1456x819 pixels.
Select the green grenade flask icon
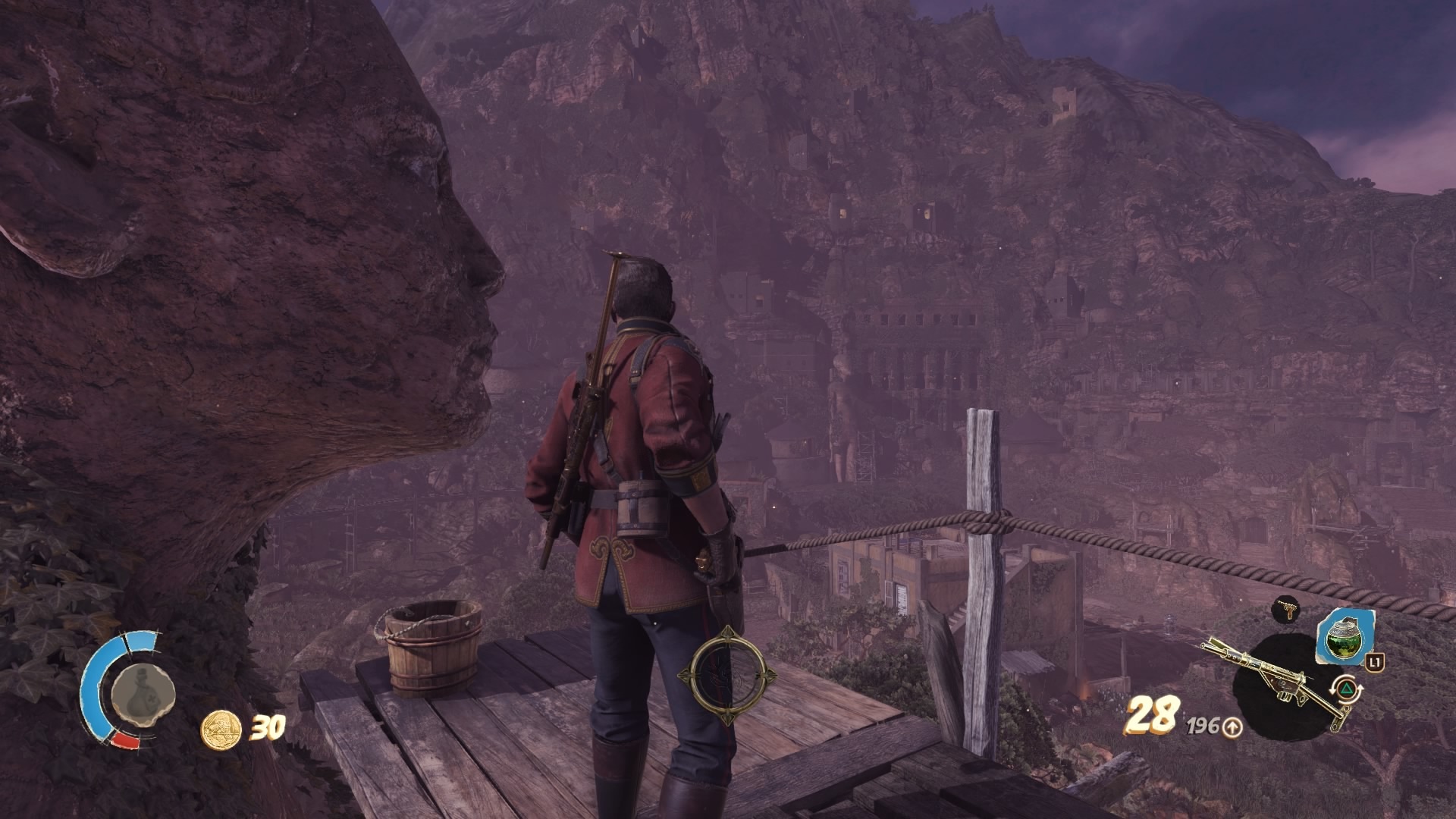1345,639
